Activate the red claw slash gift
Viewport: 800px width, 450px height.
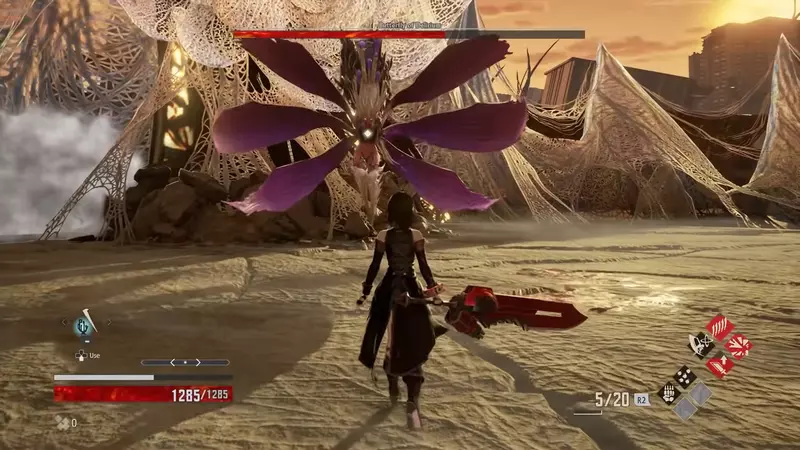coord(719,327)
